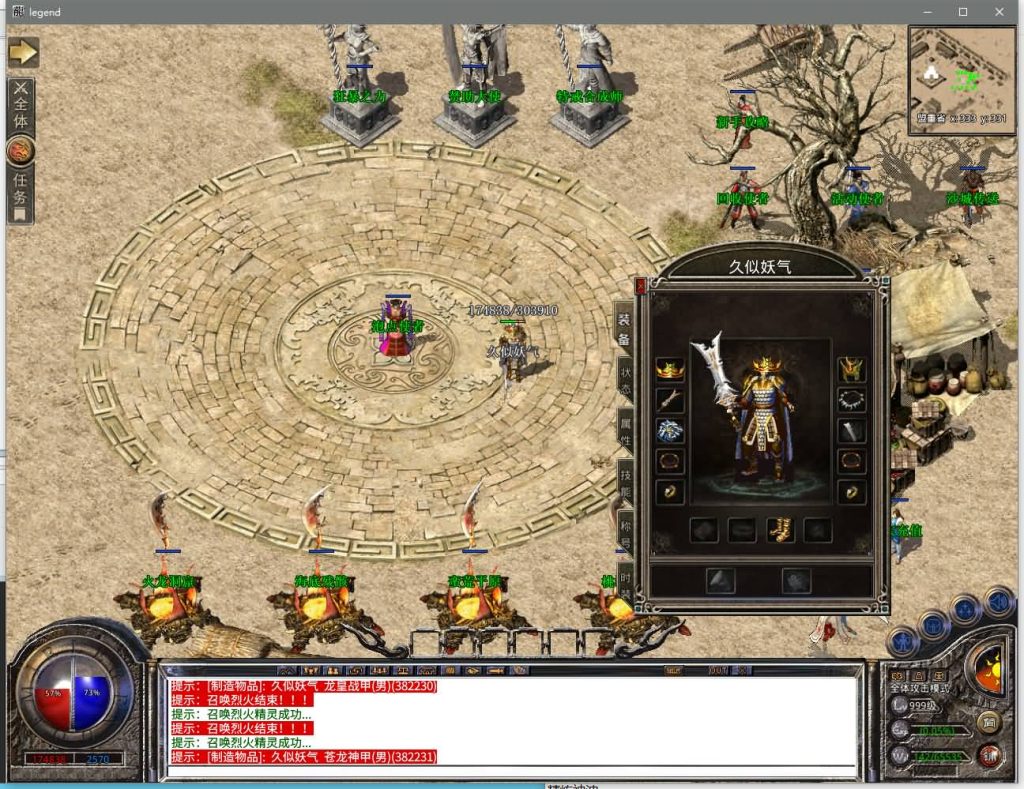Maximize the legend game window
This screenshot has height=789, width=1024.
click(x=963, y=12)
